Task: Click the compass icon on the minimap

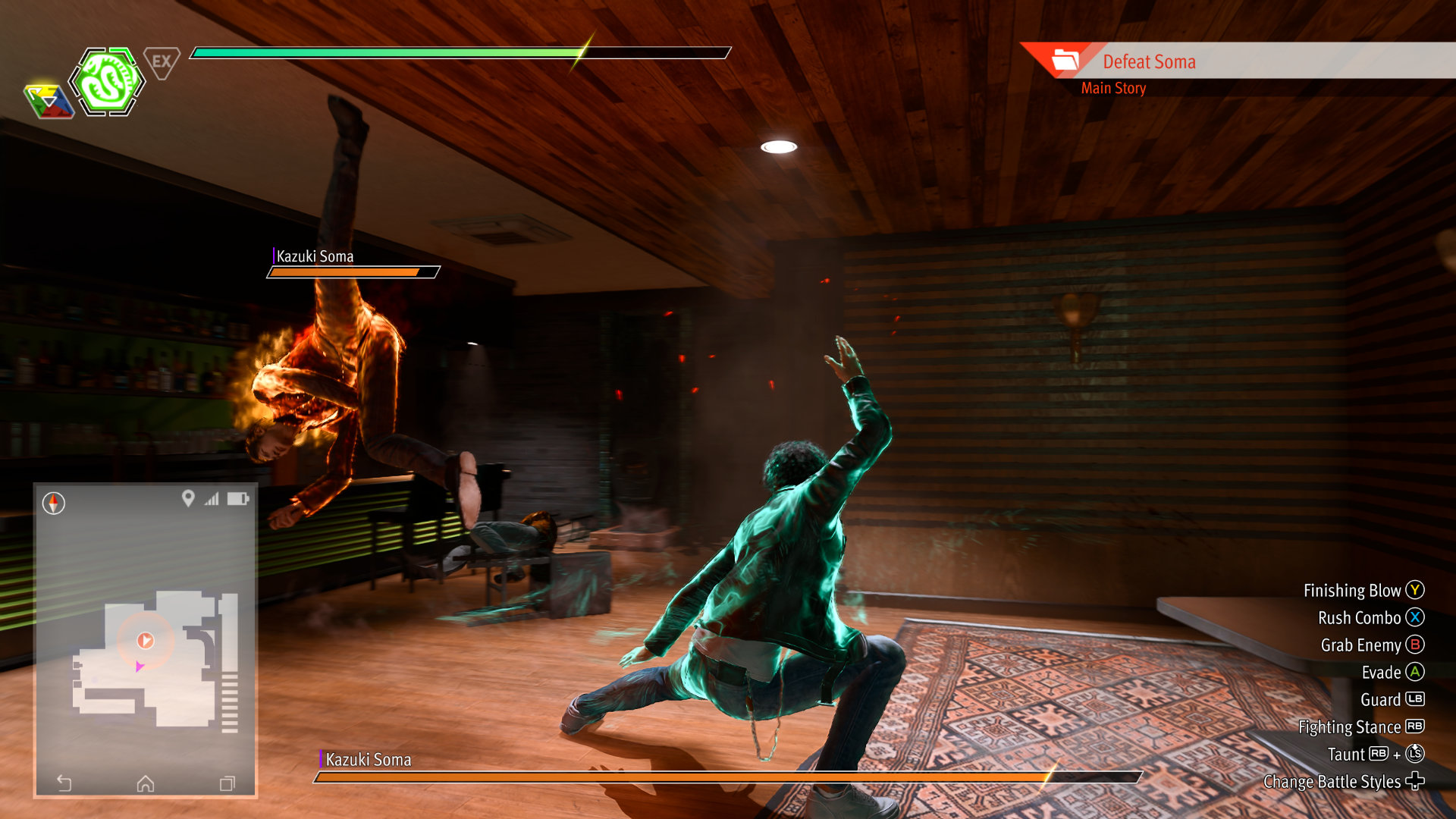Action: click(54, 503)
